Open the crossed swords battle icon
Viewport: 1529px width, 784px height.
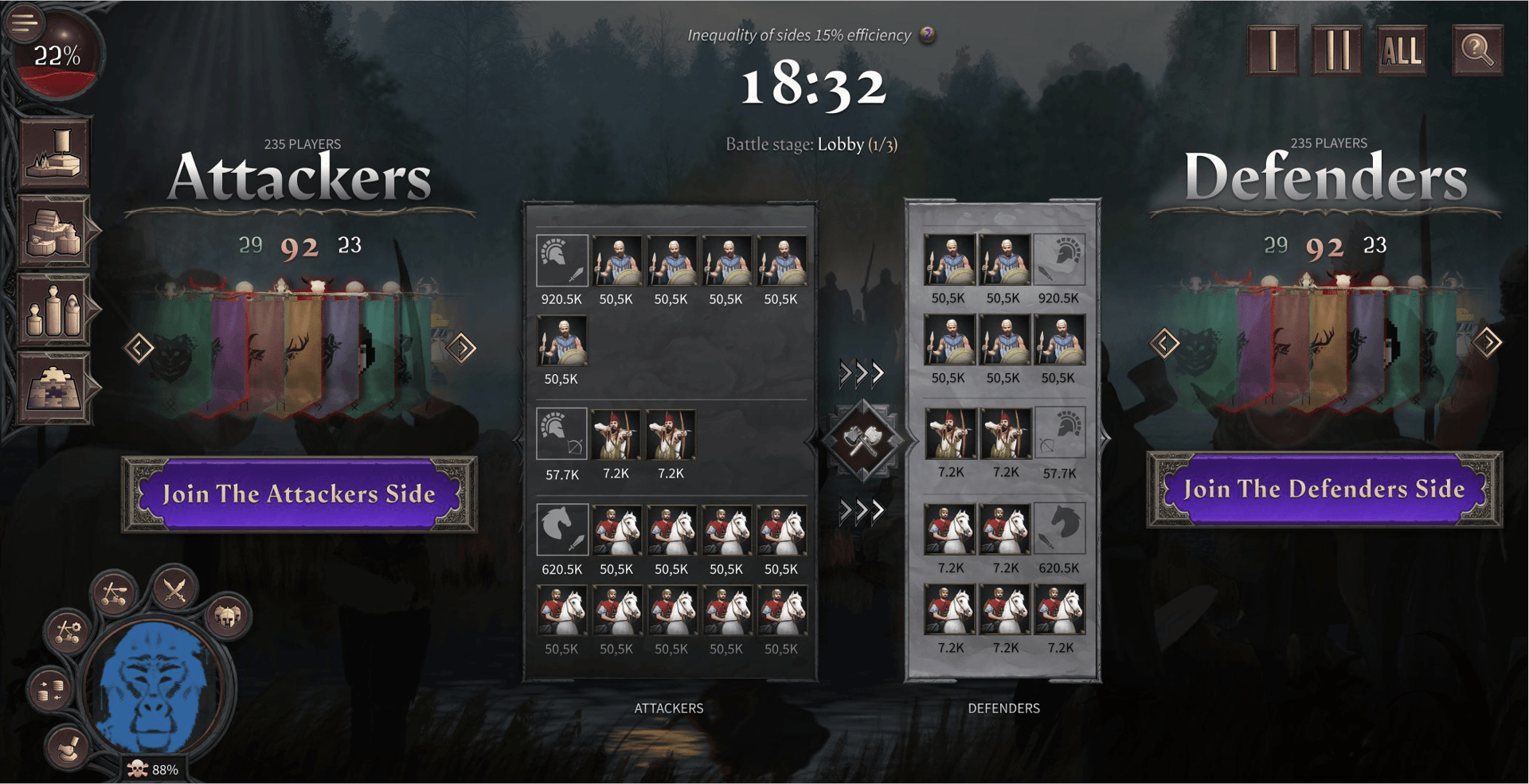(x=174, y=591)
